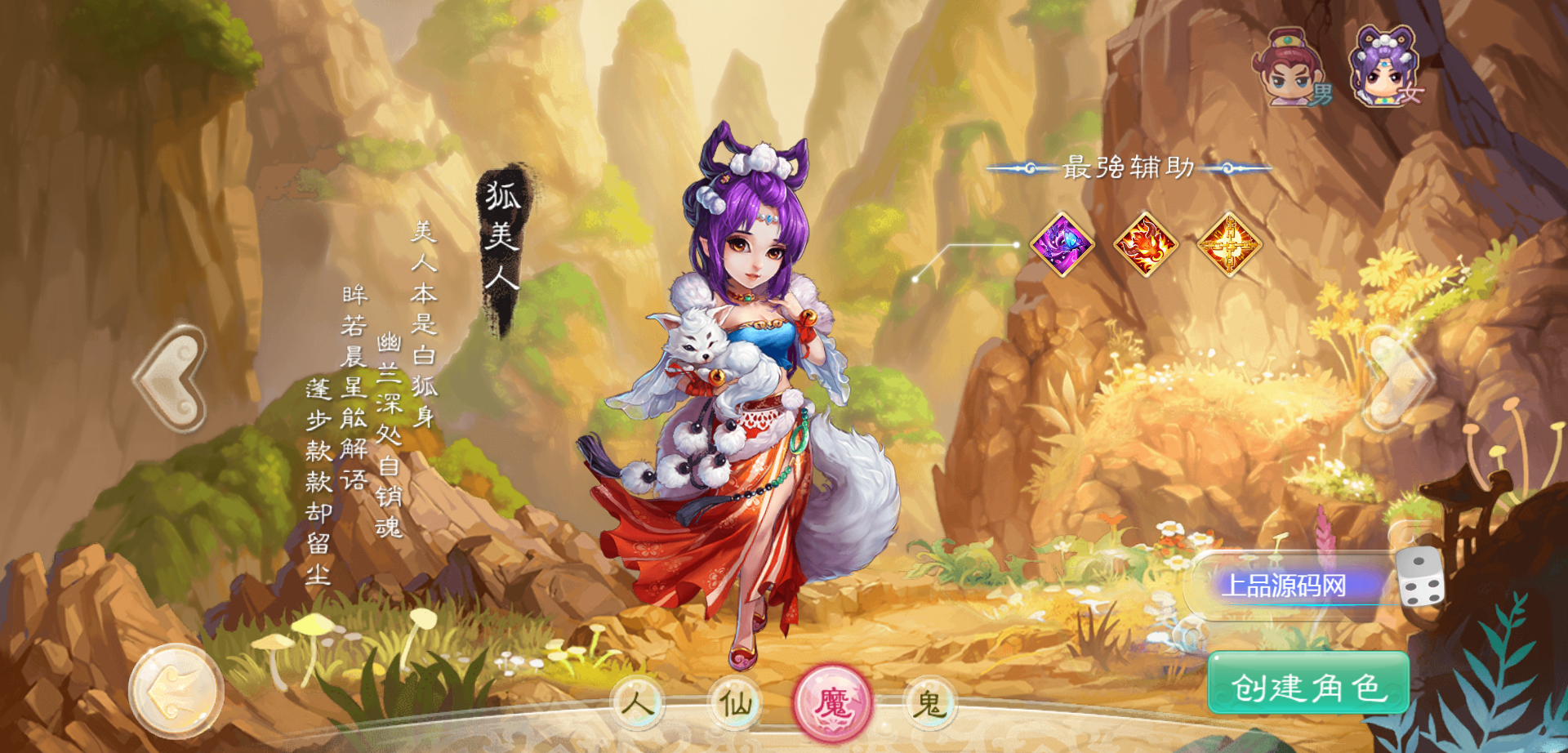Select the 鬼 race tab
The image size is (1568, 753).
point(929,702)
